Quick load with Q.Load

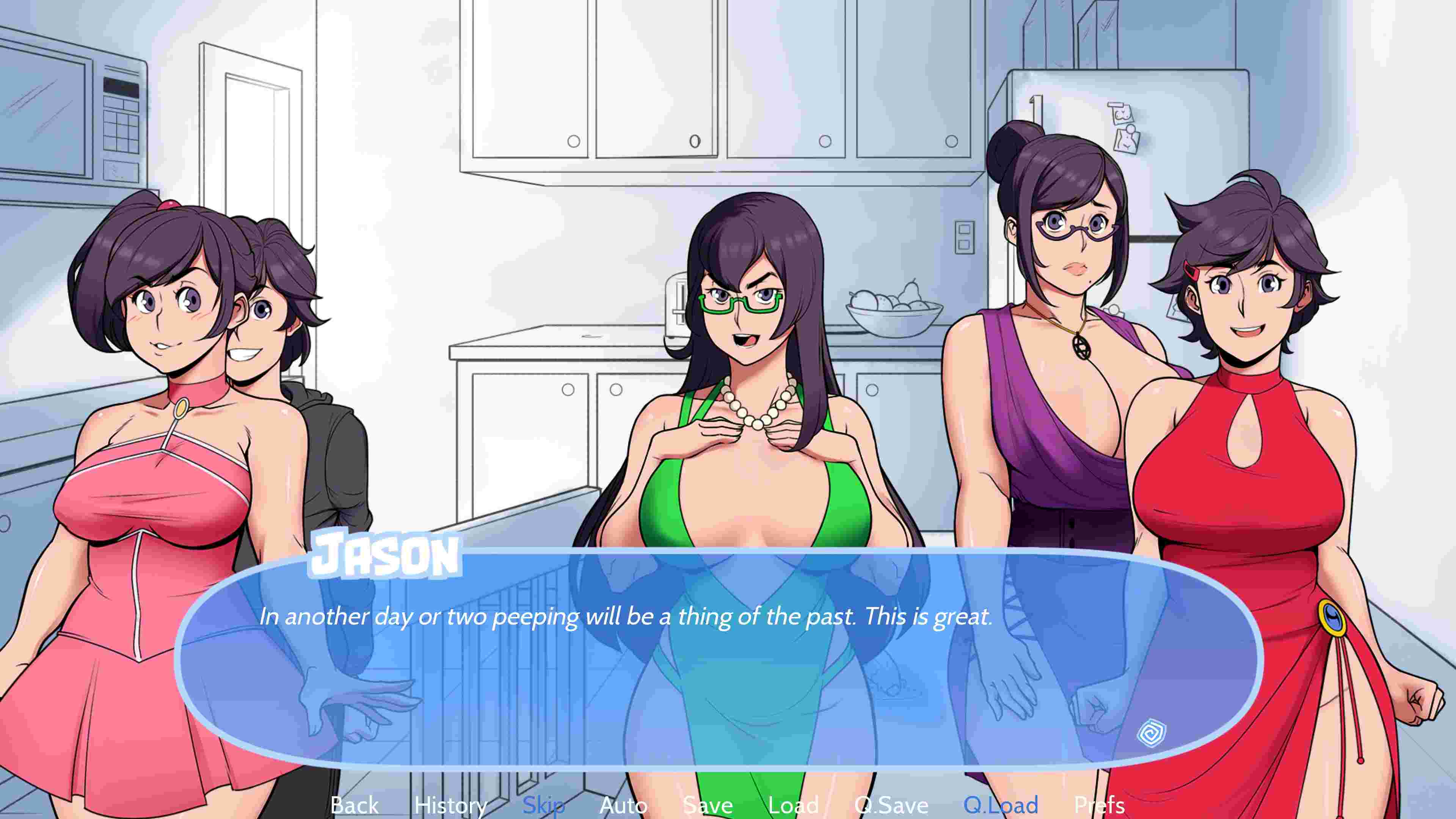coord(1001,805)
